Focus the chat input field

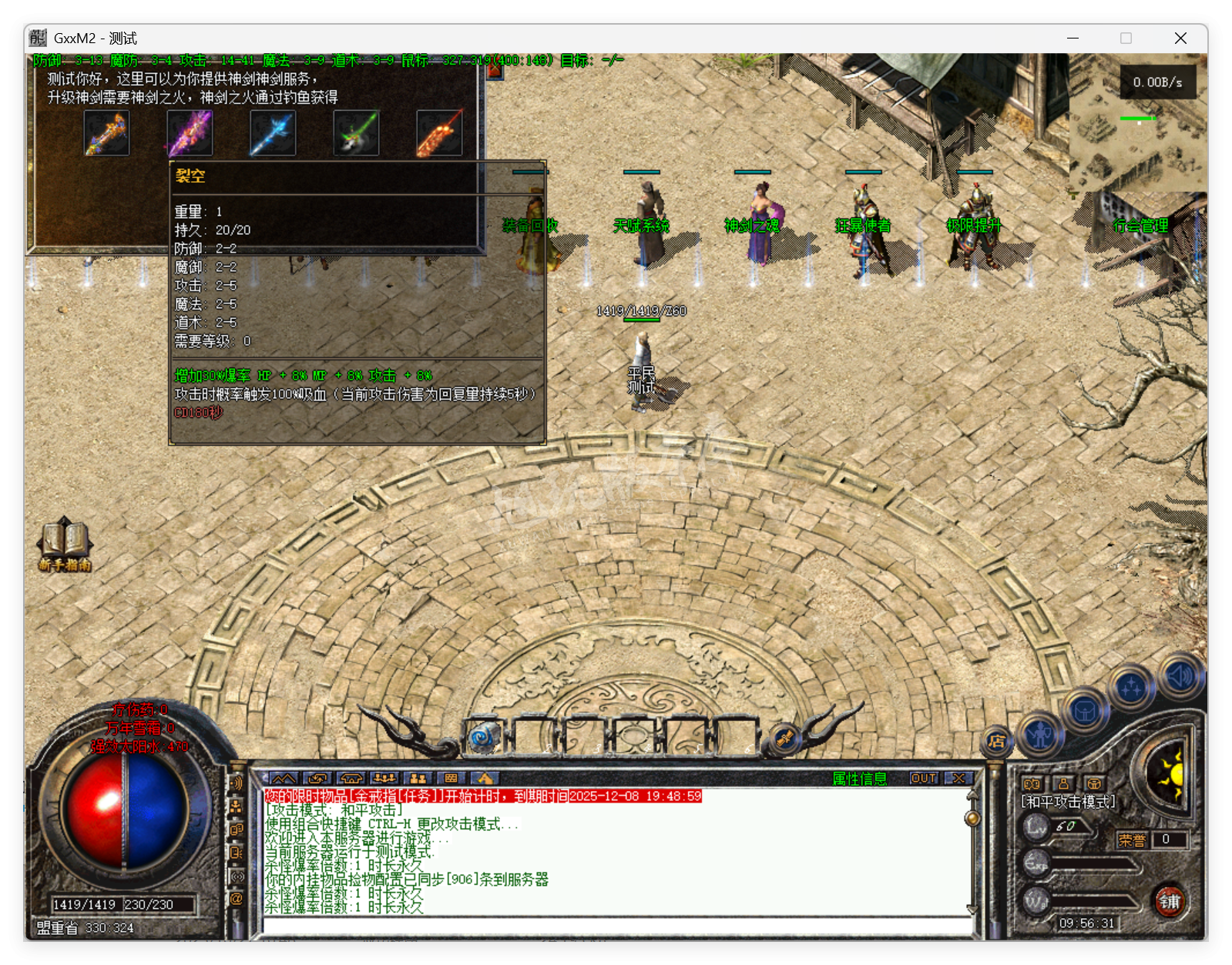[616, 925]
